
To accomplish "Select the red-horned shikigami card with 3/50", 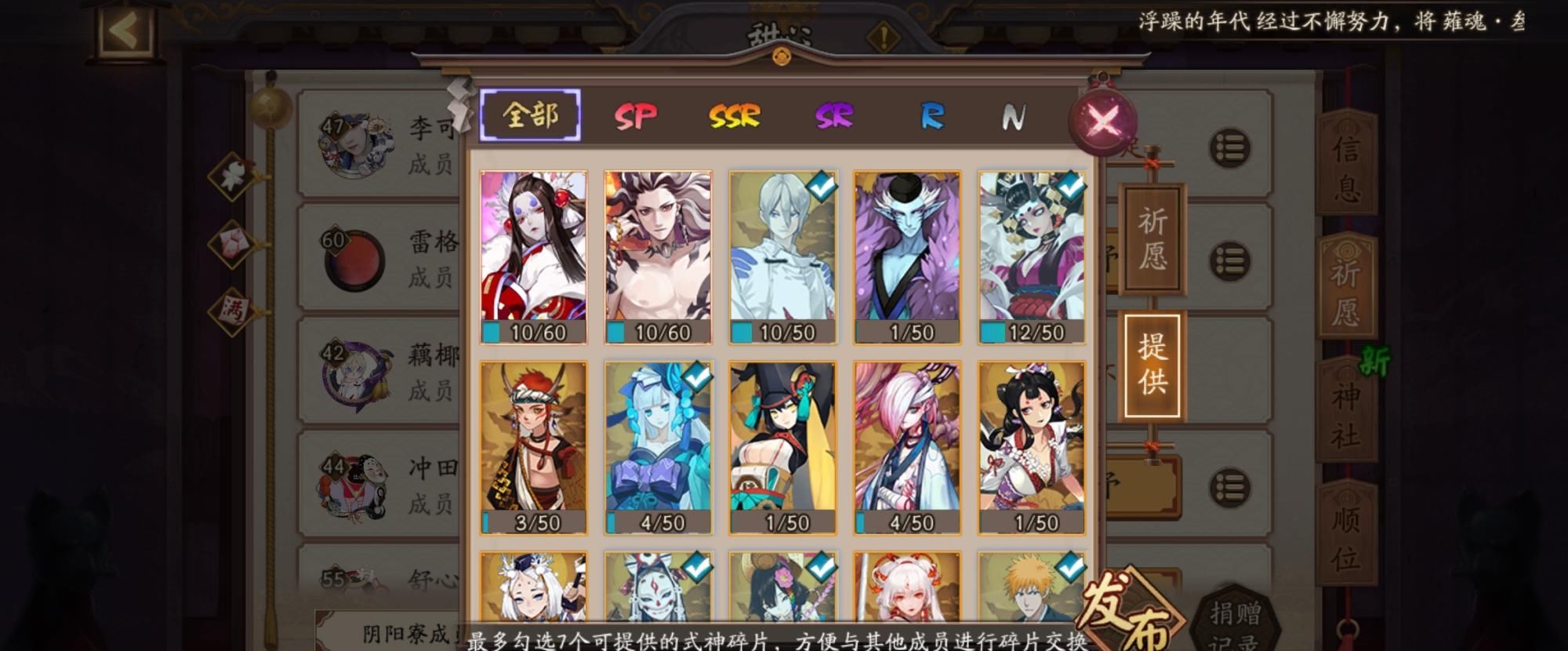I will point(533,447).
